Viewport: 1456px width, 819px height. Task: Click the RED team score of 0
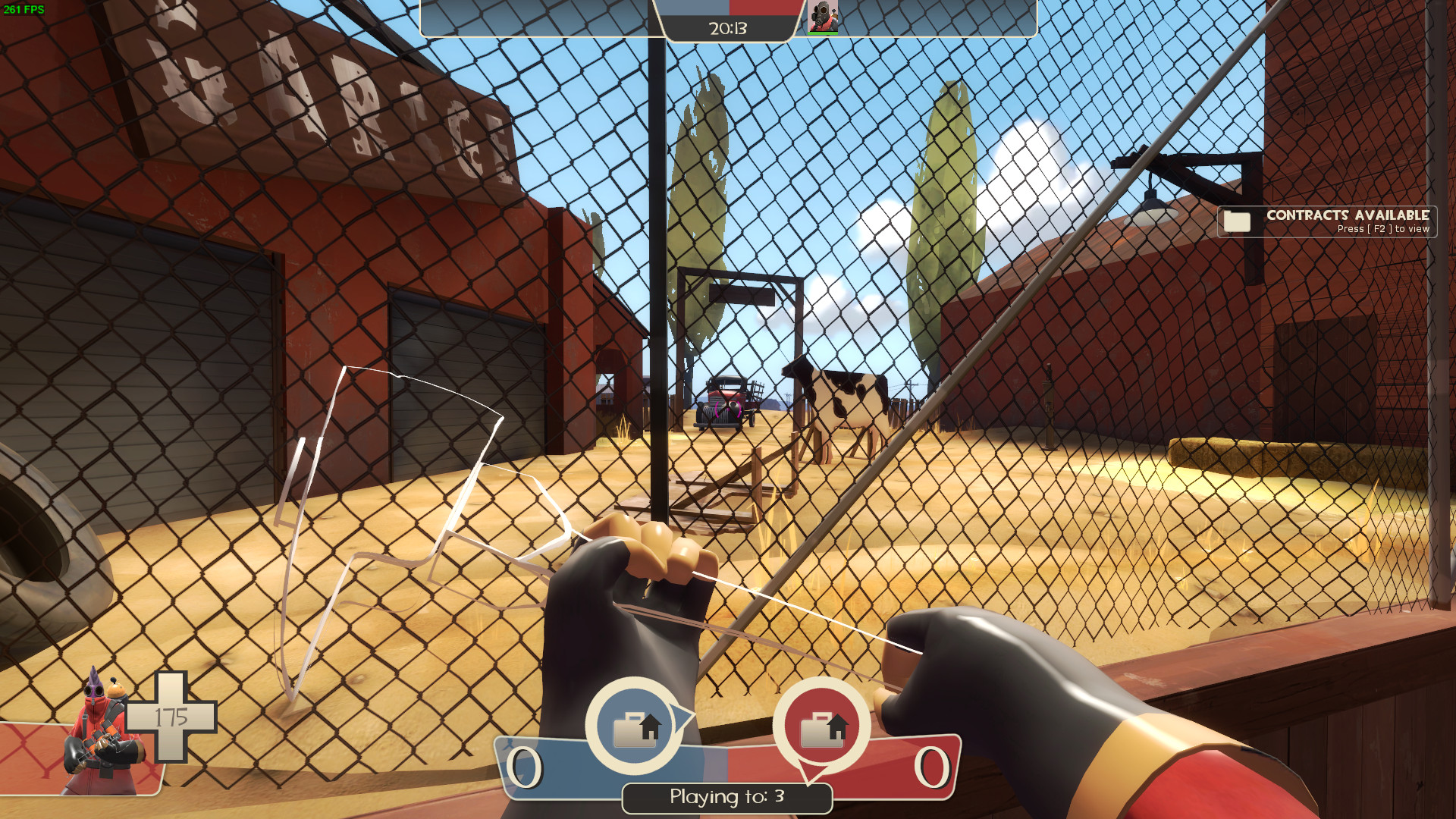[x=933, y=768]
